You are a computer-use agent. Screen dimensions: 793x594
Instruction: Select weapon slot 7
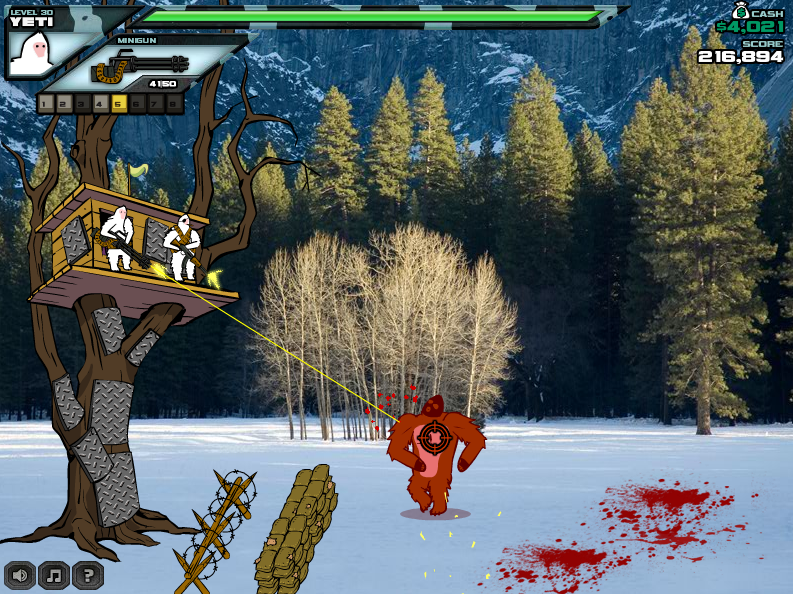154,103
